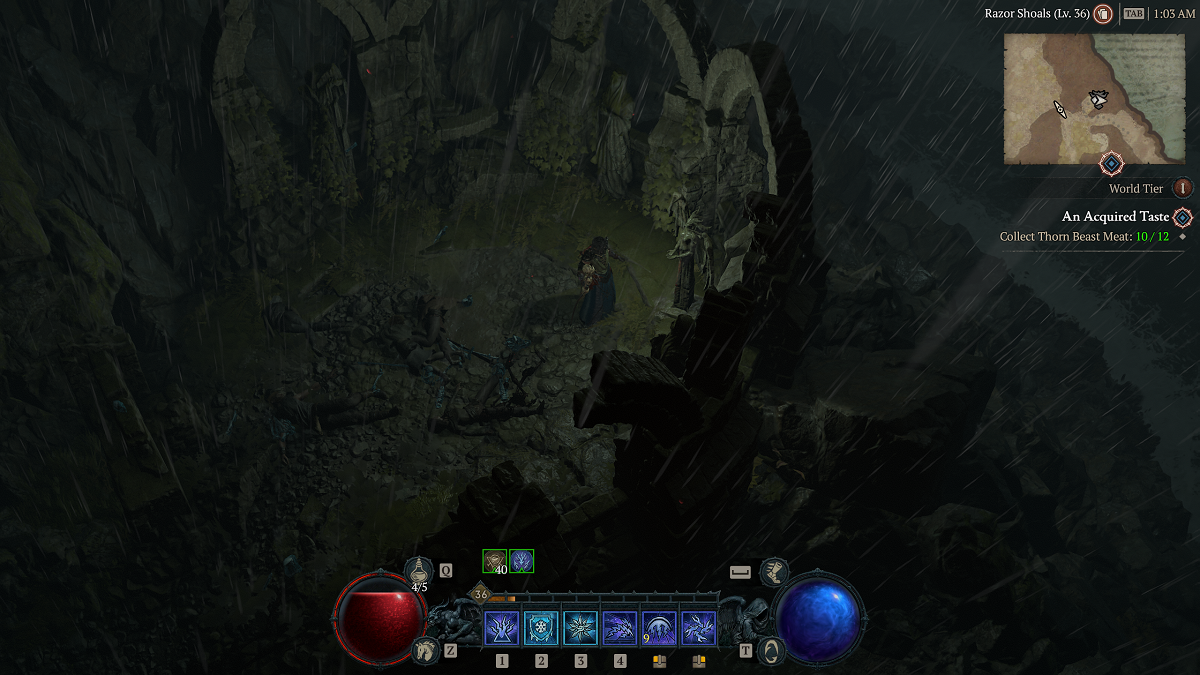Cast the snowflake shield skill
Viewport: 1200px width, 675px height.
tap(541, 629)
